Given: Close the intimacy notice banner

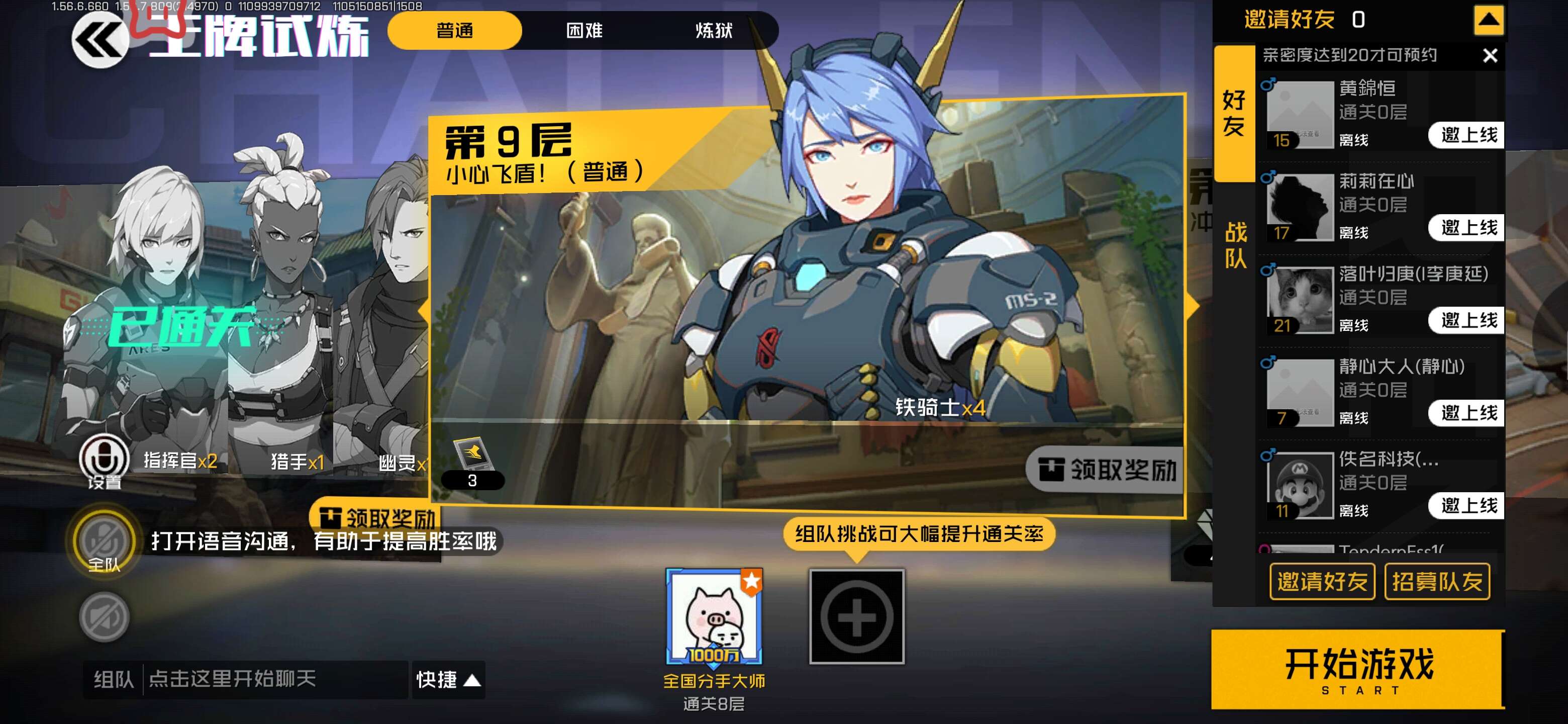Looking at the screenshot, I should click(1490, 56).
